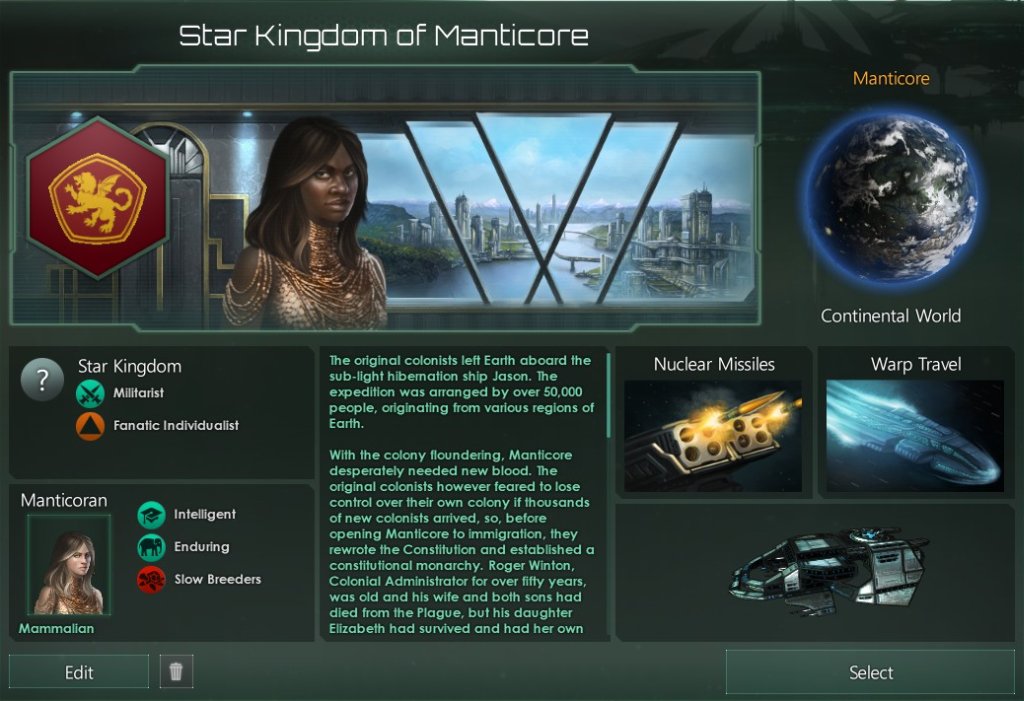The width and height of the screenshot is (1024, 701).
Task: Click the question mark government icon
Action: tap(43, 381)
